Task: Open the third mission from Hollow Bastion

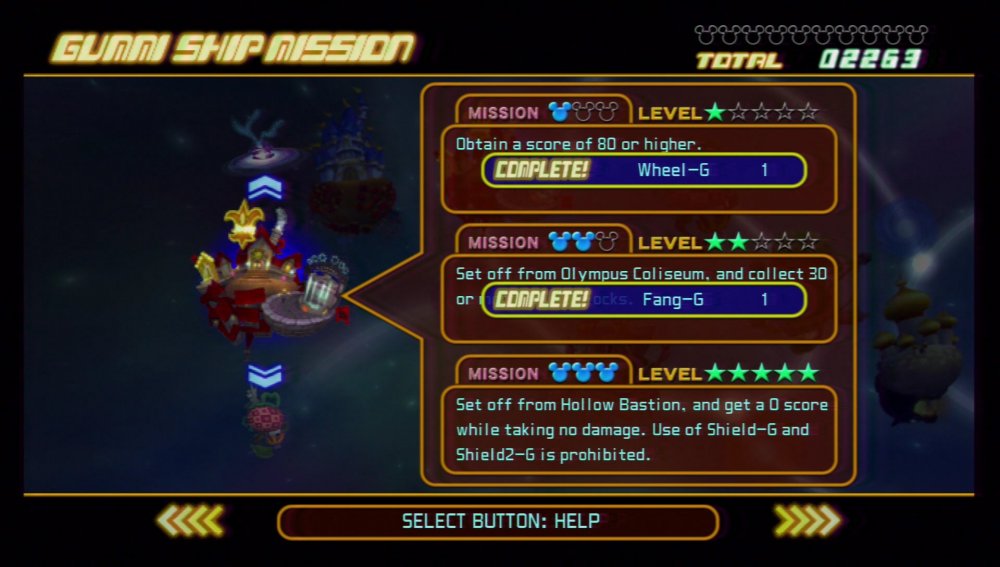Action: (x=639, y=428)
